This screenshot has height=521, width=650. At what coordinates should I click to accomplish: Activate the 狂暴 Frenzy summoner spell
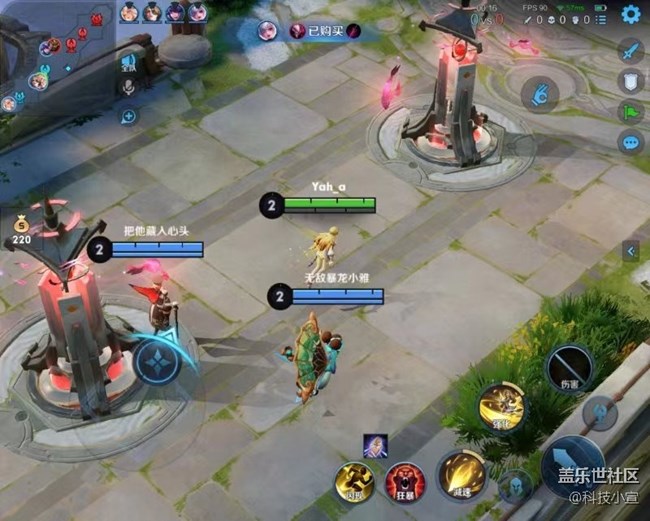click(404, 482)
